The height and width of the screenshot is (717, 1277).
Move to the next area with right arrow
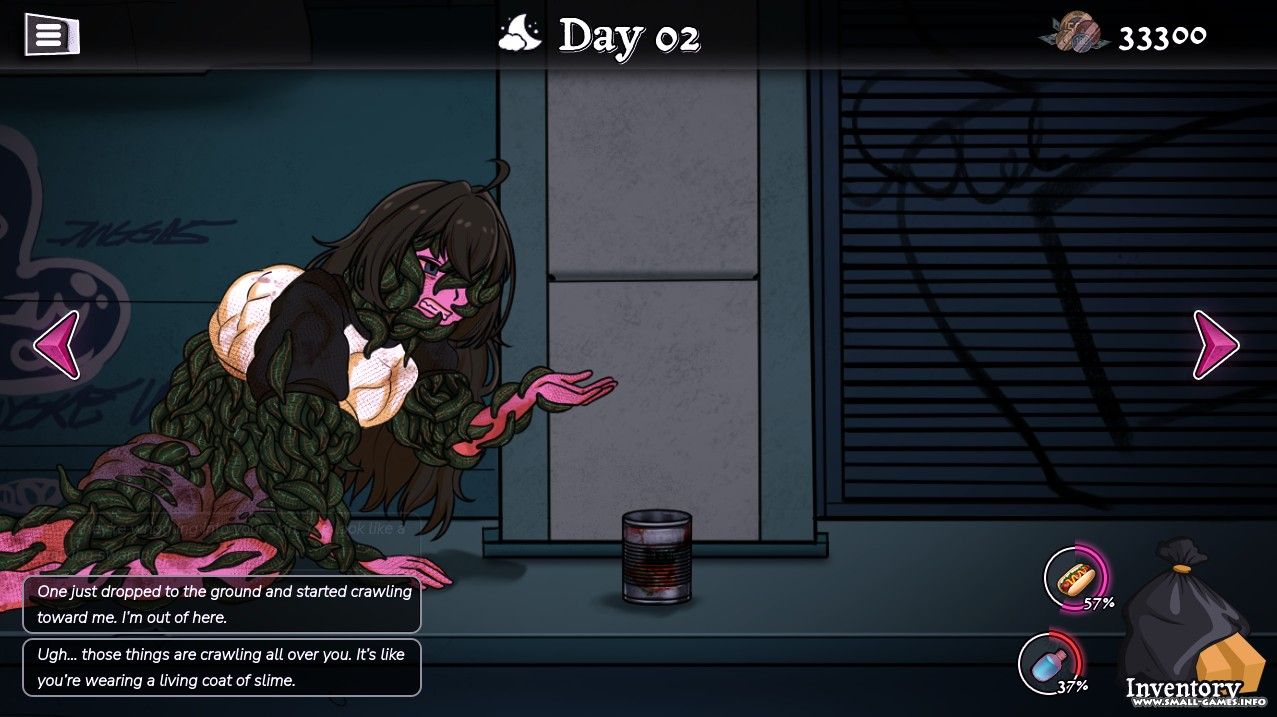1215,344
